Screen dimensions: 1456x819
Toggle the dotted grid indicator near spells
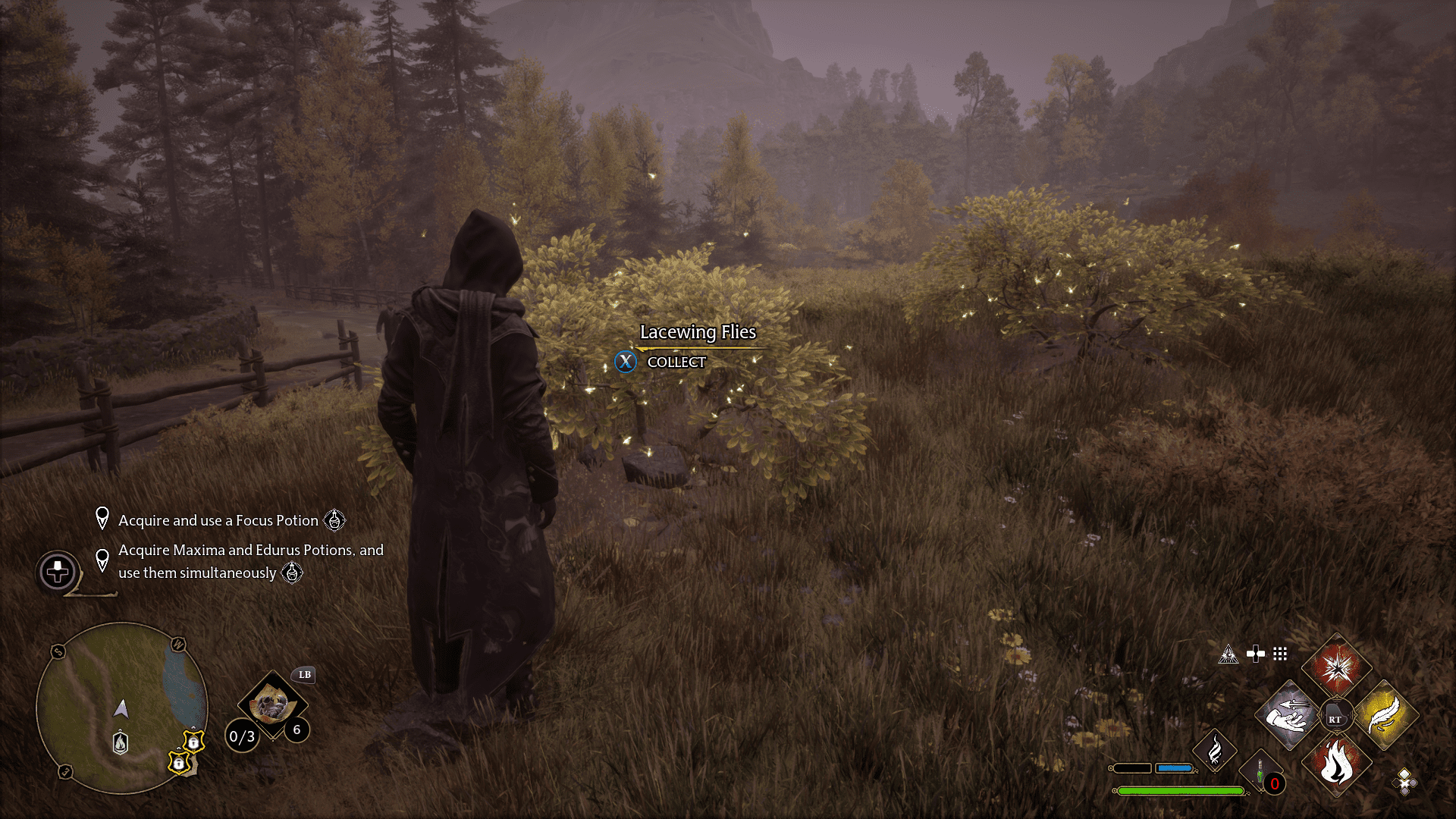tap(1282, 653)
